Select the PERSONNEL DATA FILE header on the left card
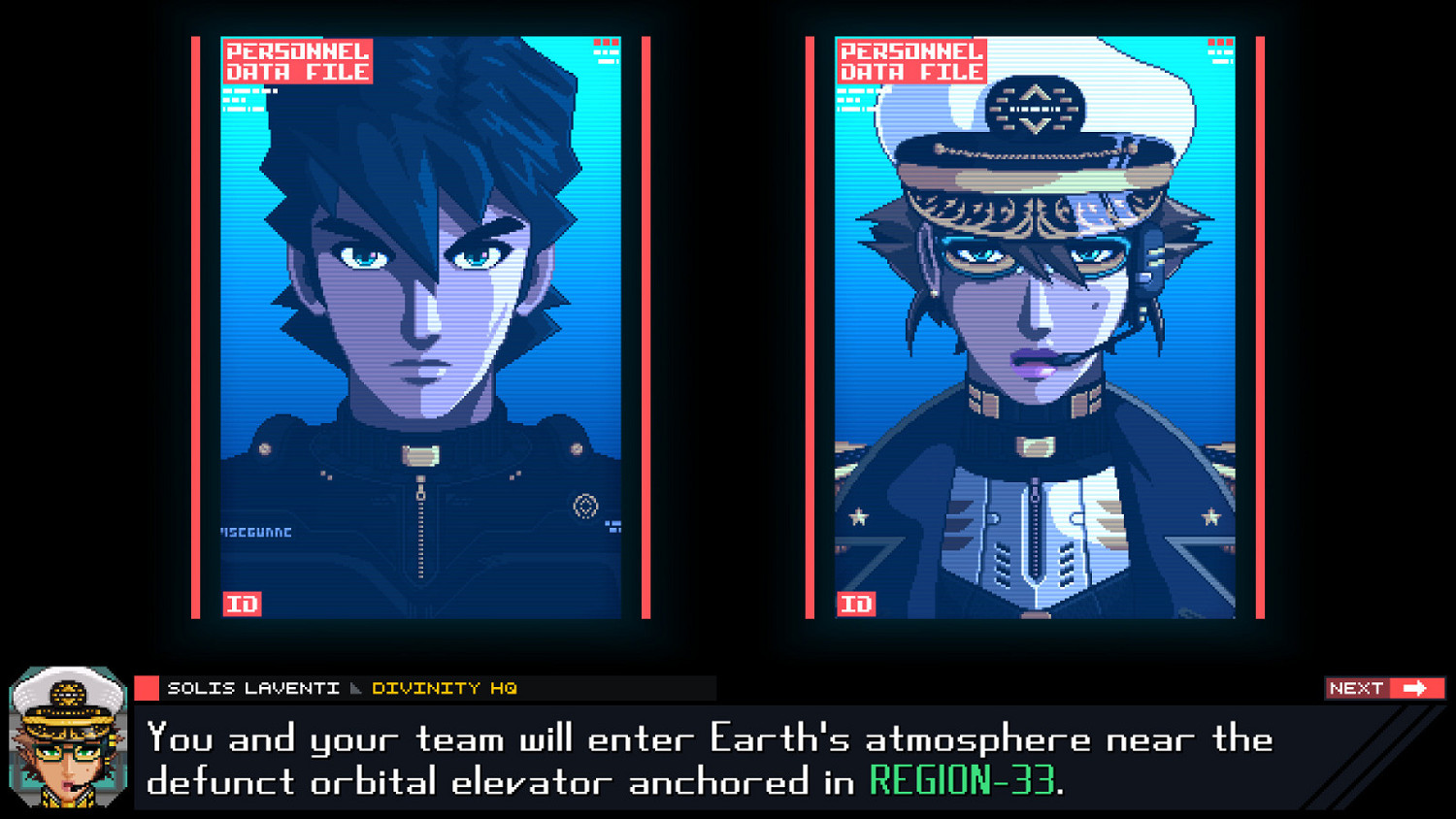 [296, 60]
